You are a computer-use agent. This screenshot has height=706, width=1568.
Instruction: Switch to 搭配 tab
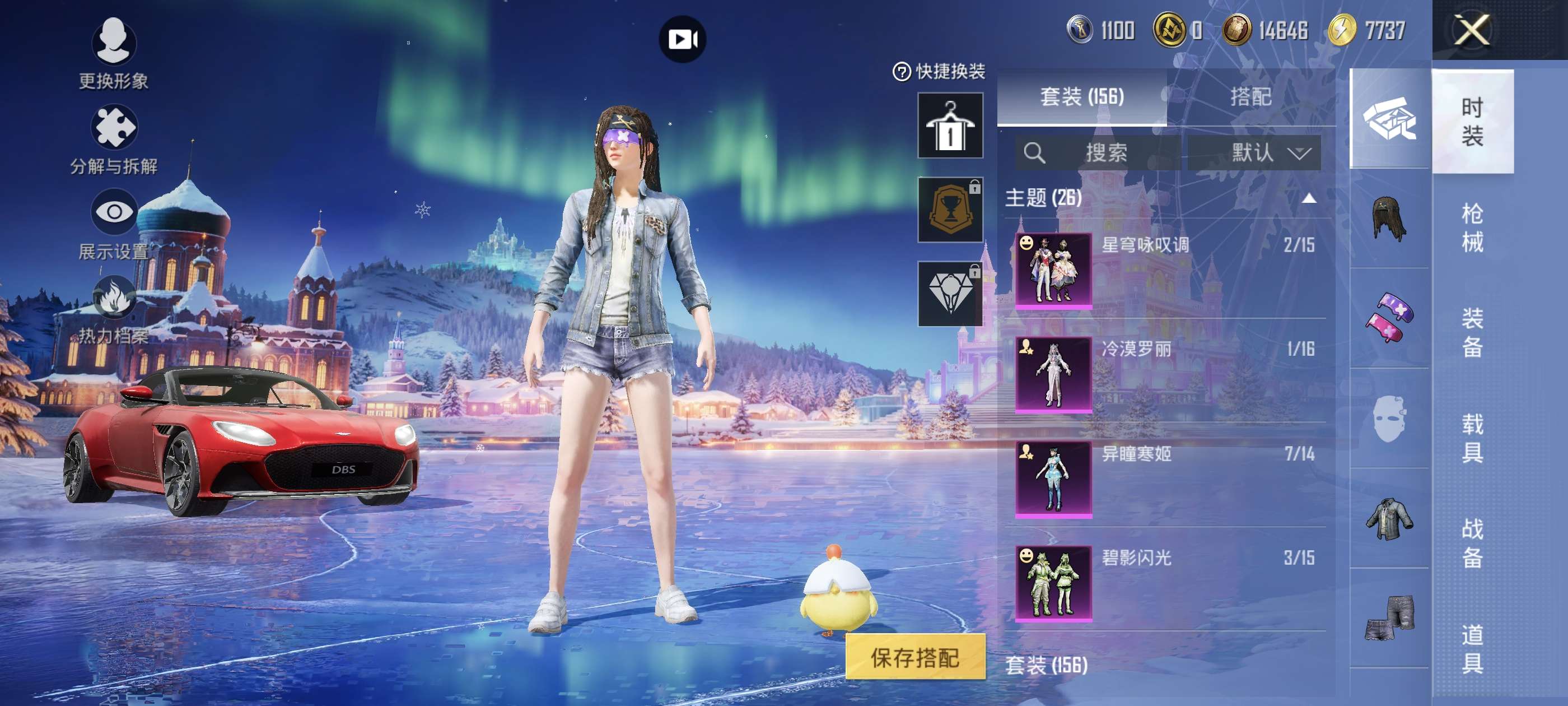(1250, 97)
